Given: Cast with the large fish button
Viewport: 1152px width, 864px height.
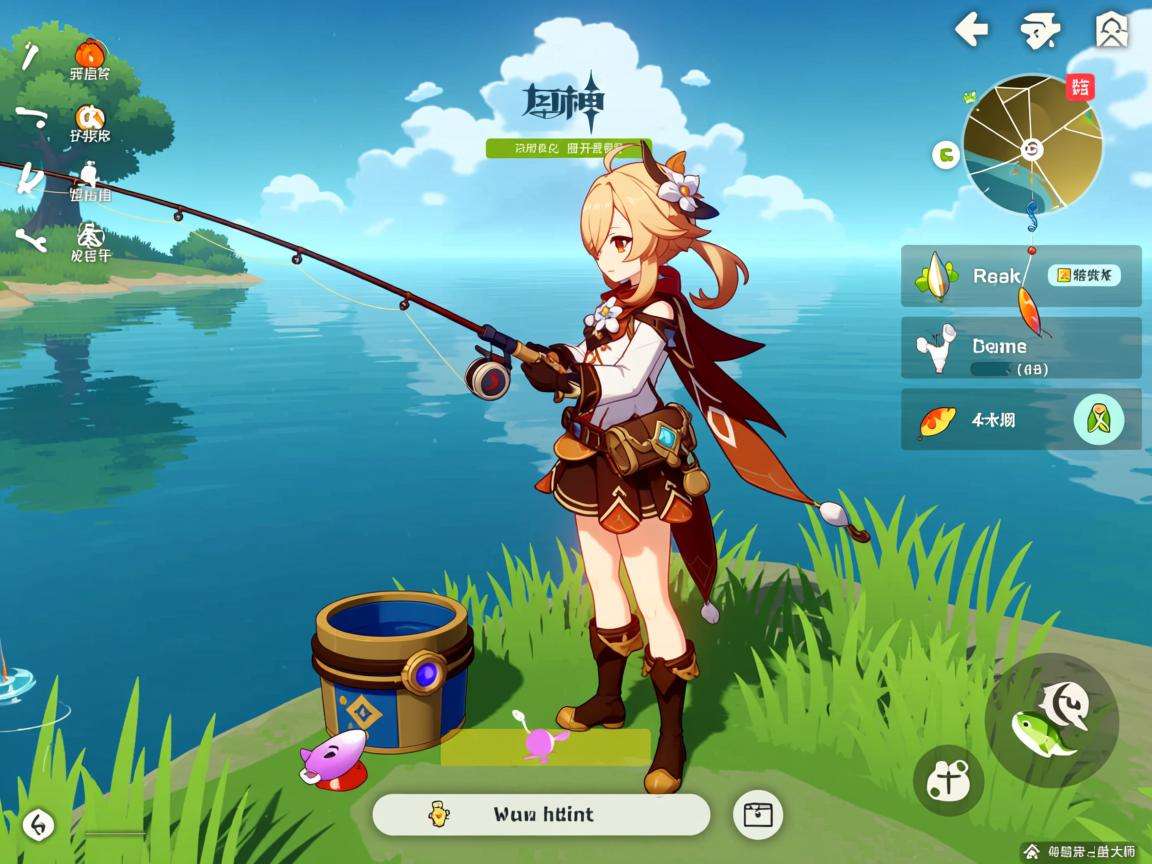Looking at the screenshot, I should [1051, 720].
